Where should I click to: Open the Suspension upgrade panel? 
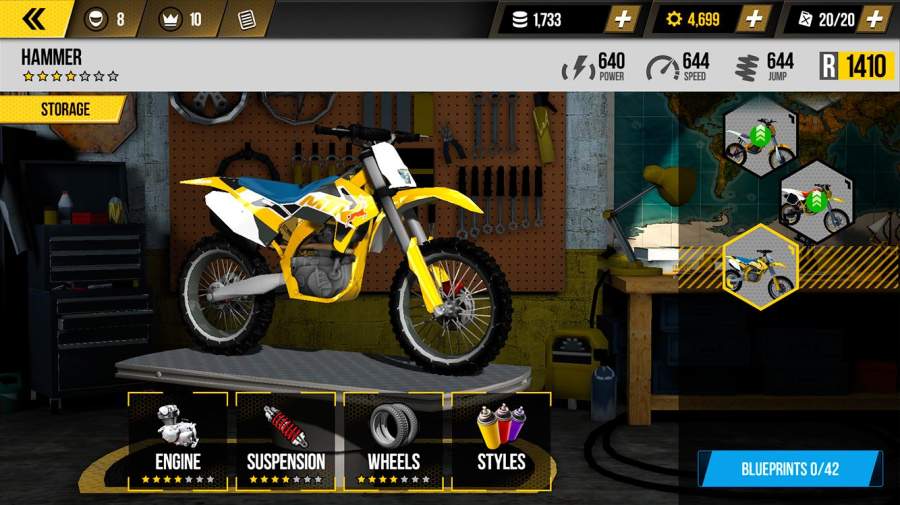[x=286, y=438]
